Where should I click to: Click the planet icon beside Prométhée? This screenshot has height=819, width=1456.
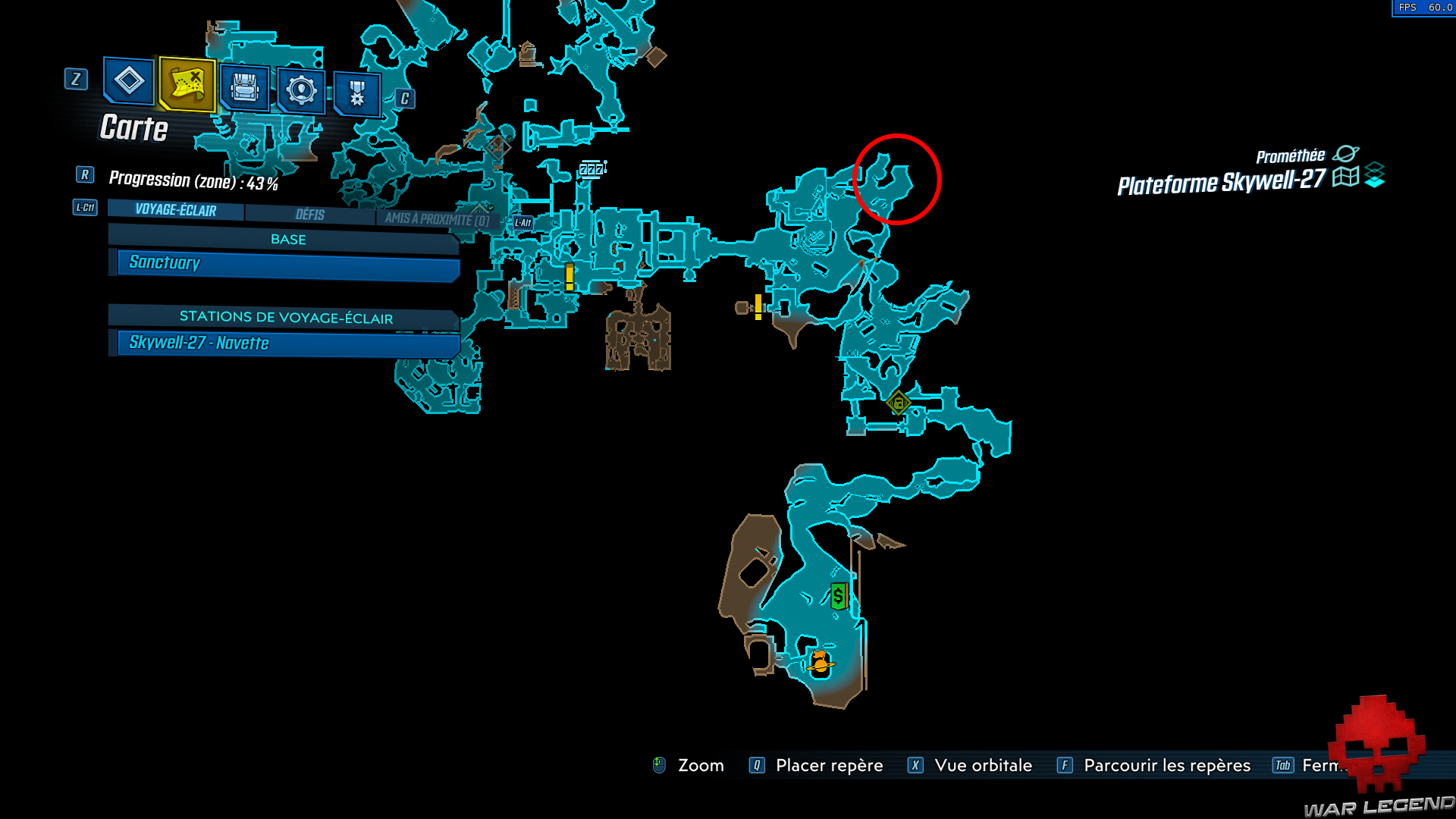click(x=1348, y=155)
